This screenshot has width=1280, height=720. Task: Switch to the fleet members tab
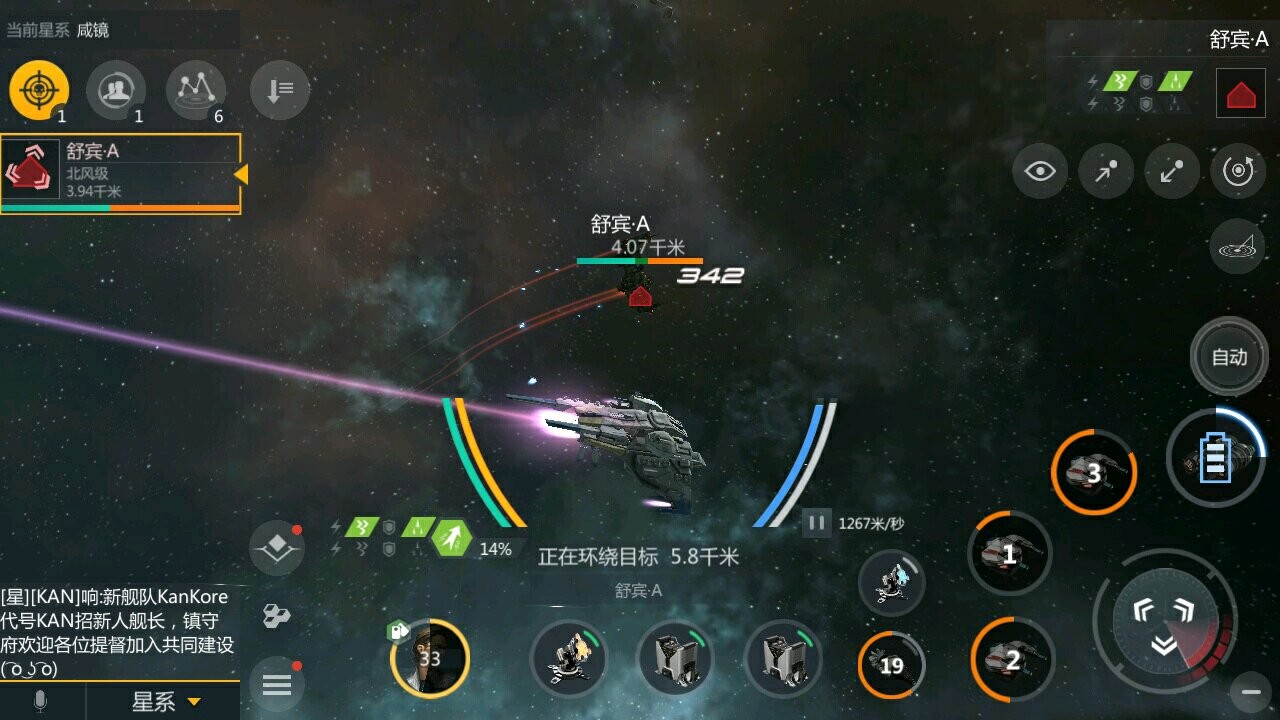(116, 90)
